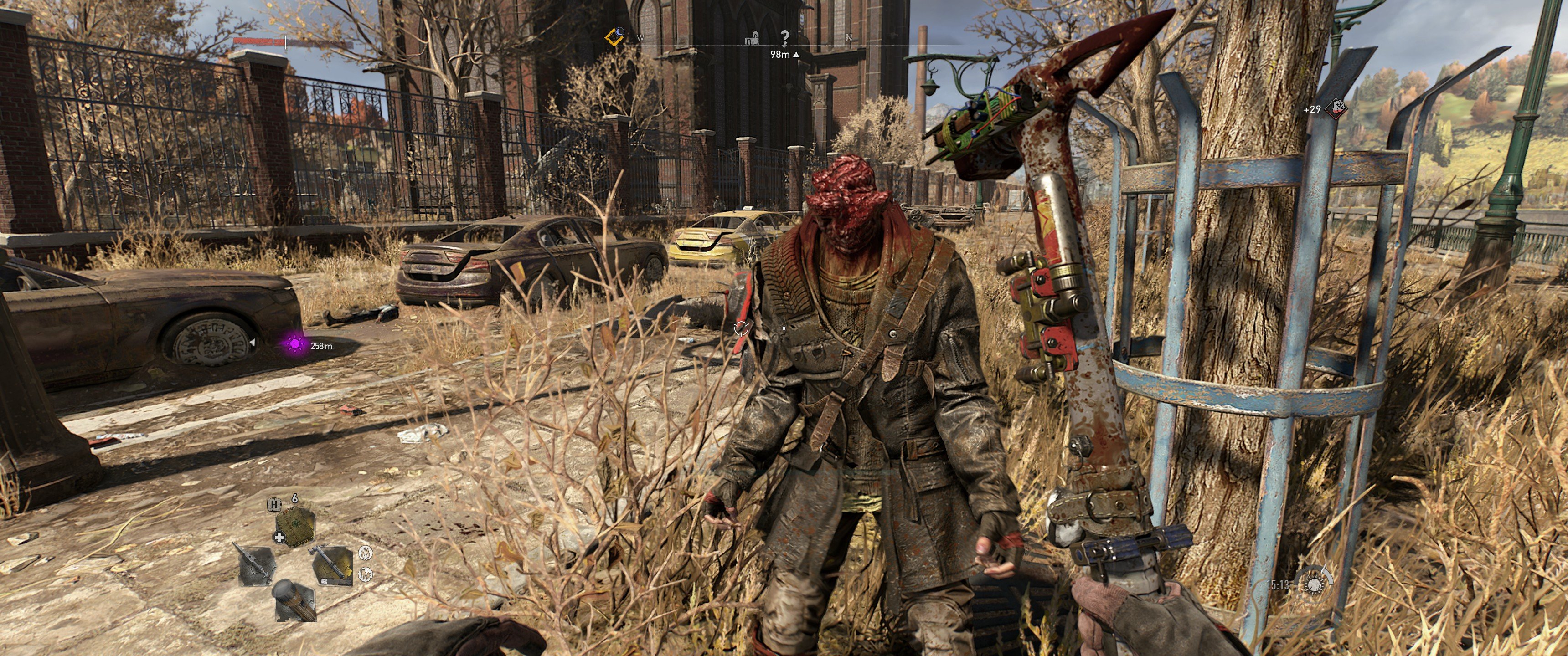Select the medkit slot in the quick wheel
This screenshot has width=1568, height=656.
pyautogui.click(x=294, y=527)
